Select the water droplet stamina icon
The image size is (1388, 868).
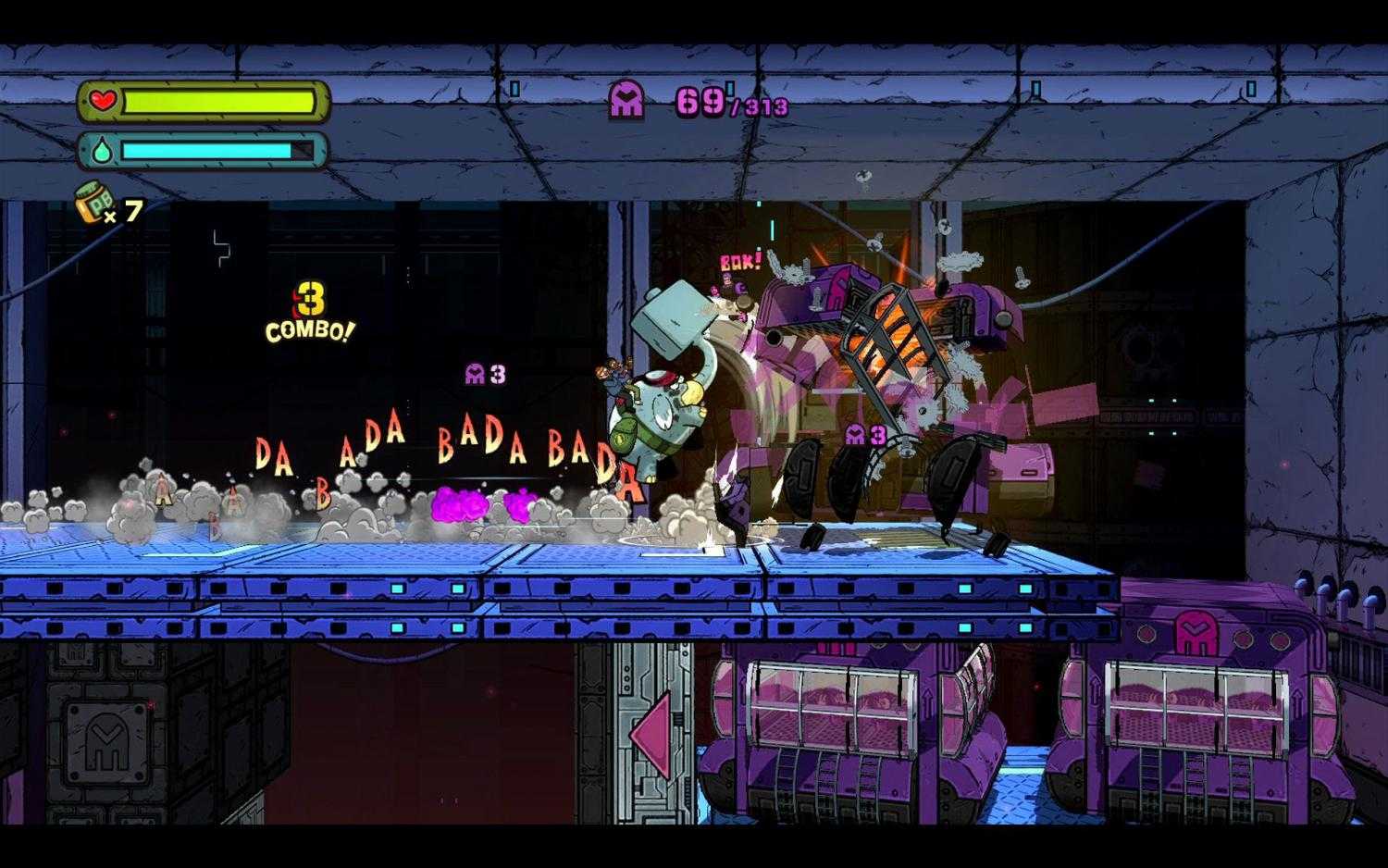pos(103,148)
